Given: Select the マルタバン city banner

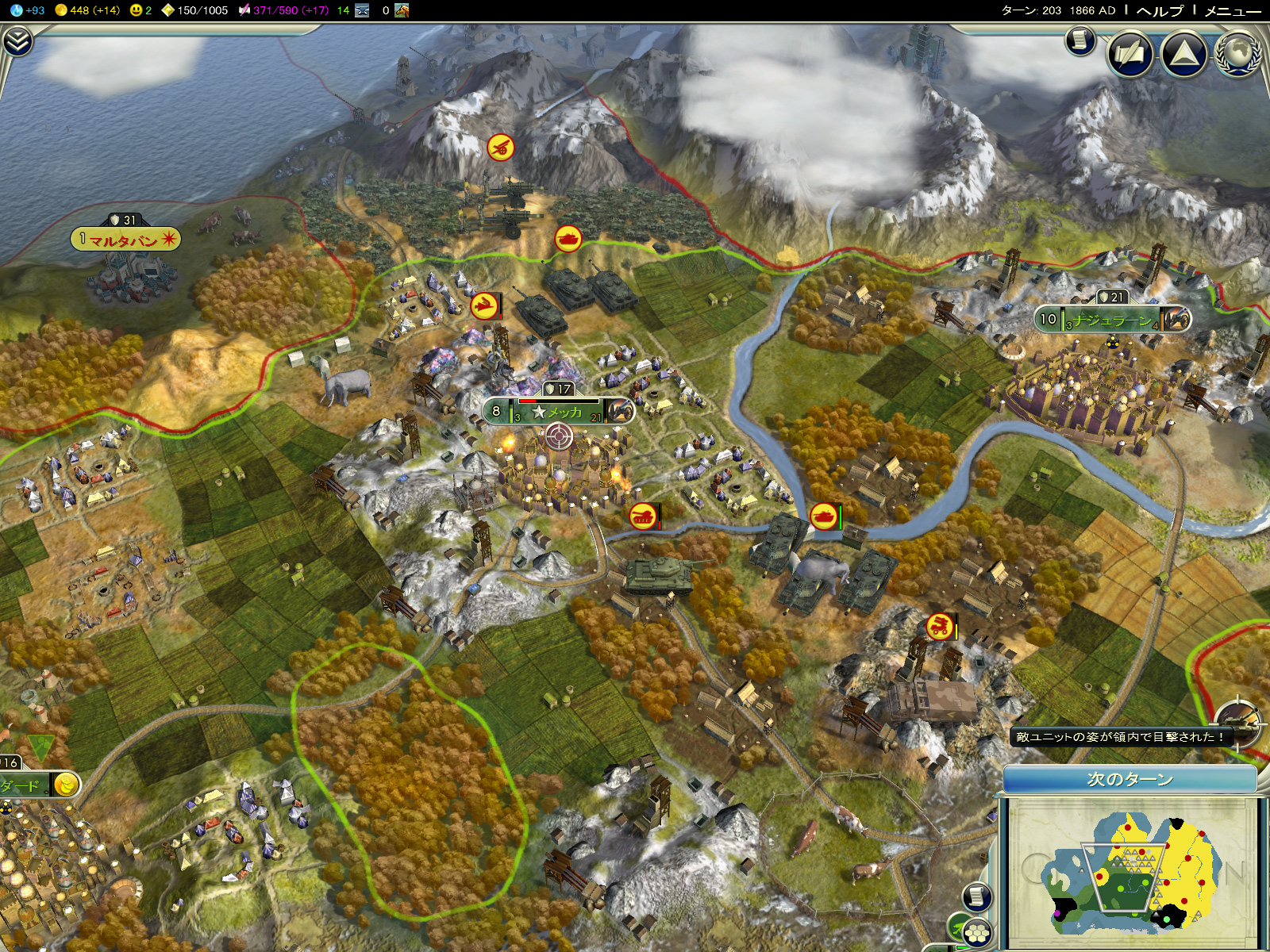Looking at the screenshot, I should point(125,240).
